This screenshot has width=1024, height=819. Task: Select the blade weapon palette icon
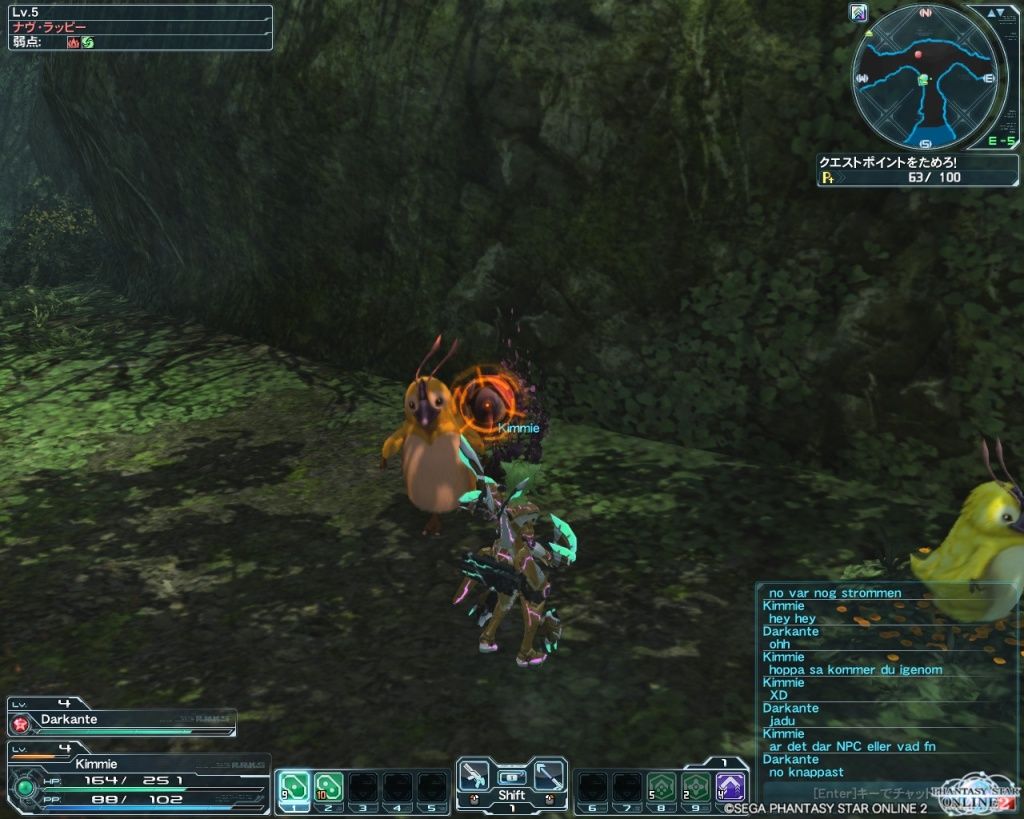[x=548, y=775]
